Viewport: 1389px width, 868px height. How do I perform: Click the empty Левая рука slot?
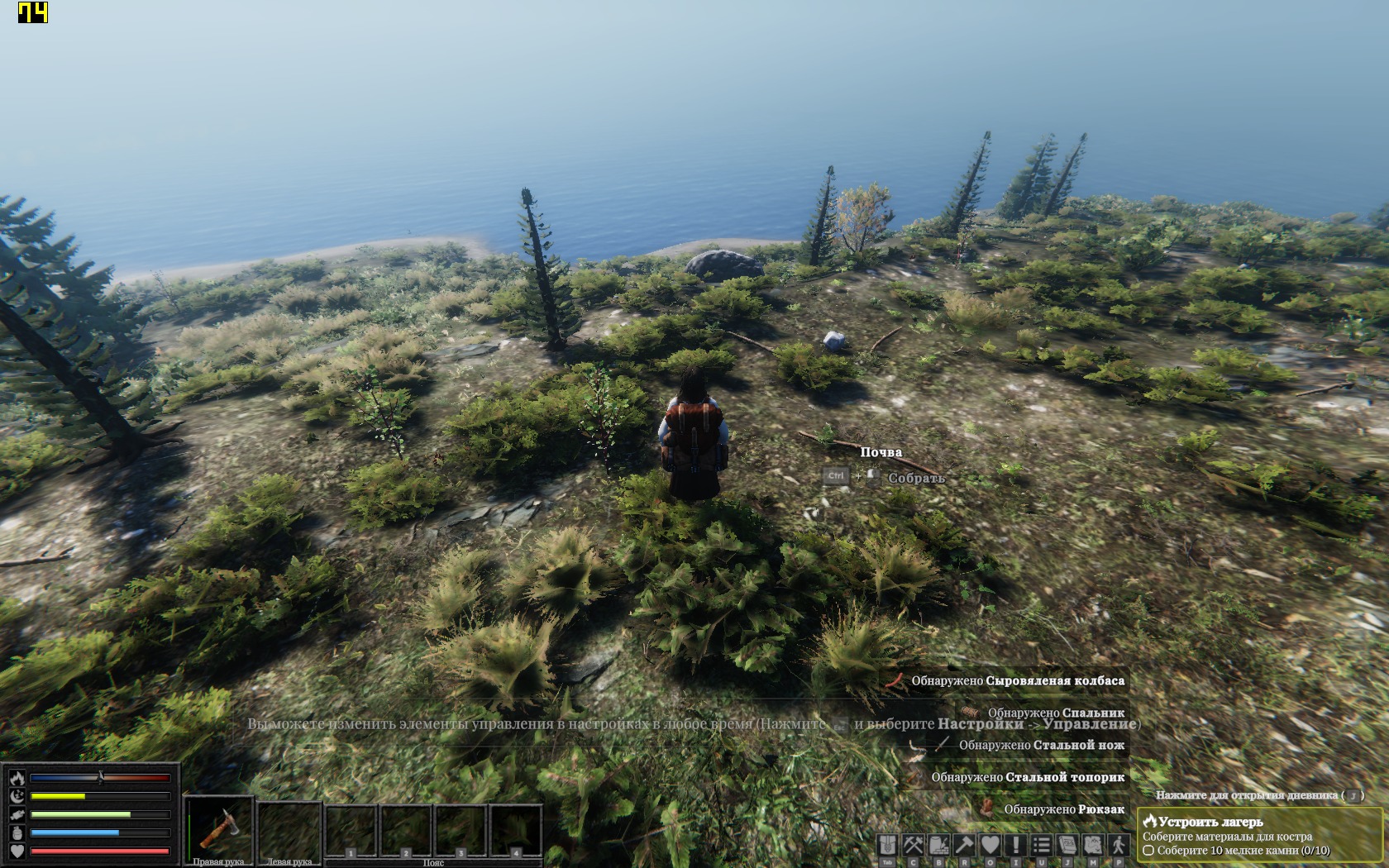(x=289, y=828)
